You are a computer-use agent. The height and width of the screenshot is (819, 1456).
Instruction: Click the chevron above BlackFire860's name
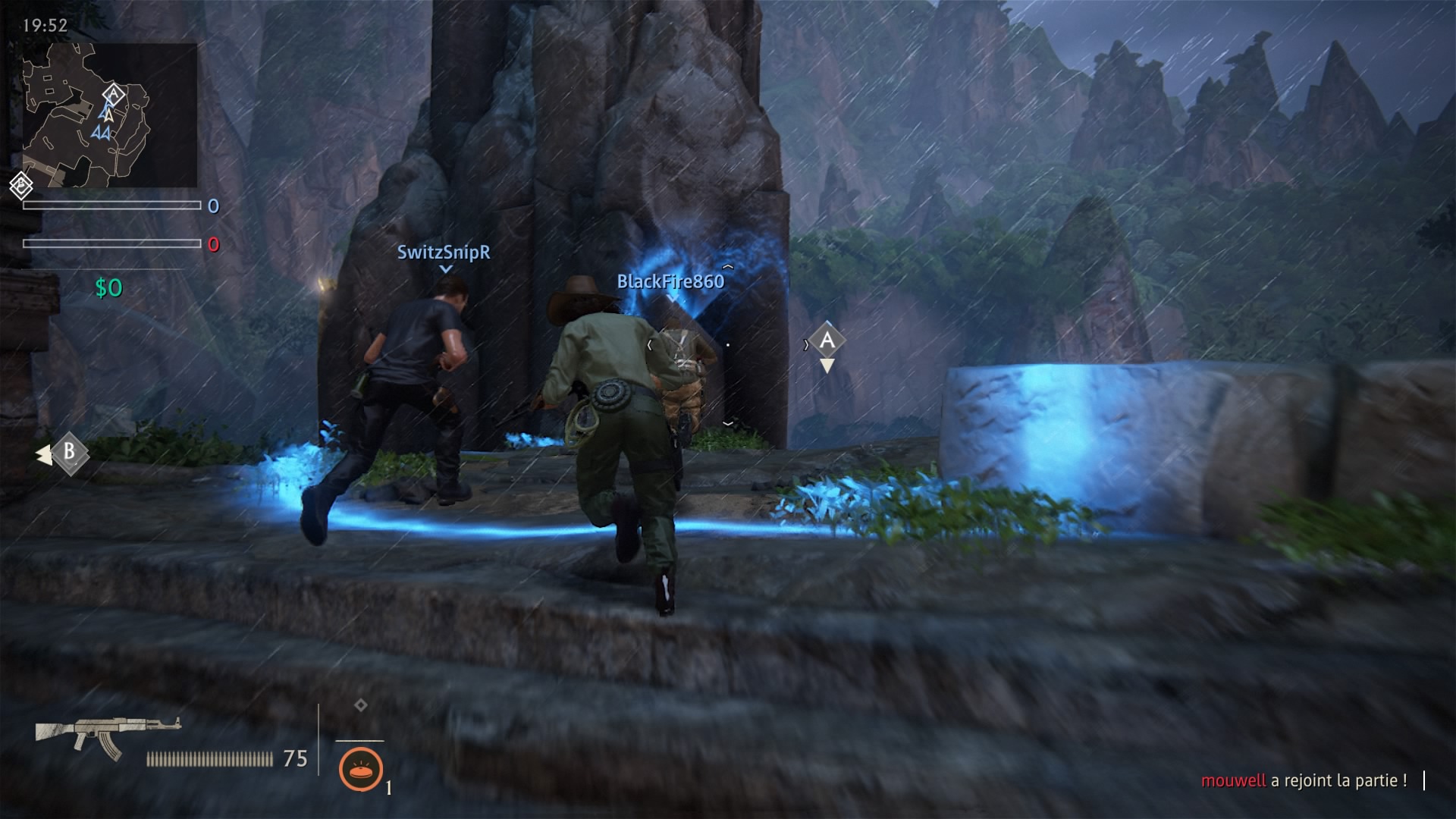pos(730,267)
